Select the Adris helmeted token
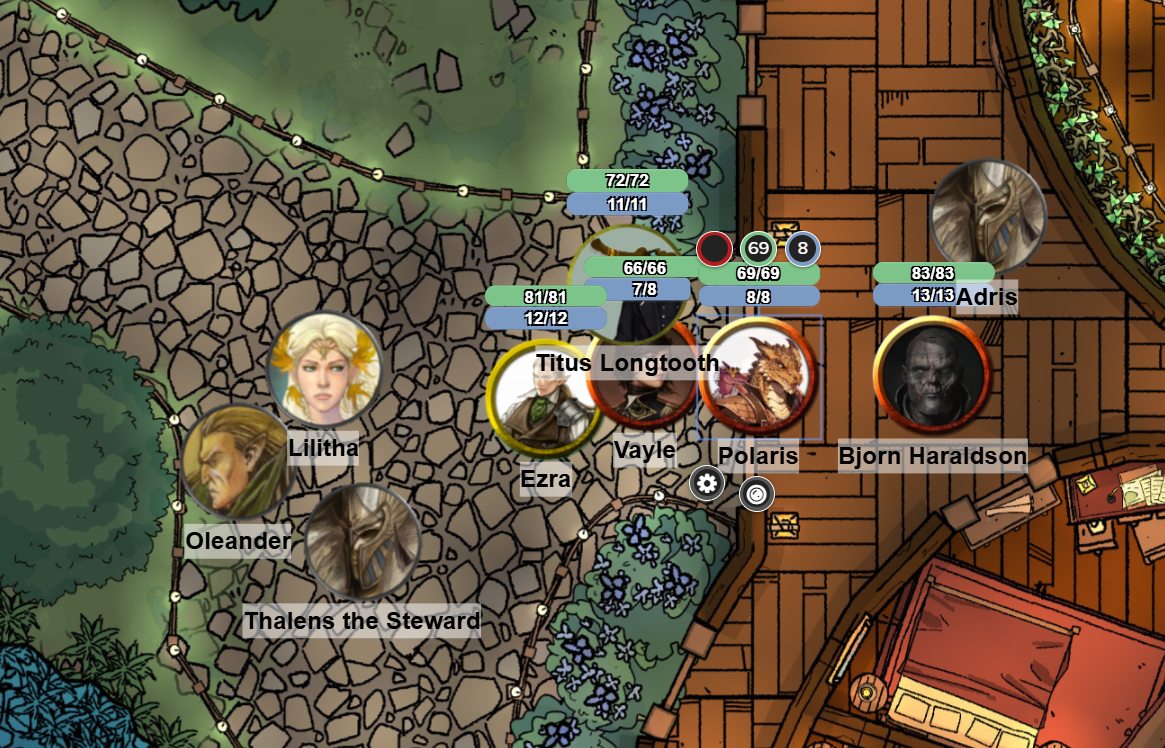Viewport: 1165px width, 748px height. point(987,217)
